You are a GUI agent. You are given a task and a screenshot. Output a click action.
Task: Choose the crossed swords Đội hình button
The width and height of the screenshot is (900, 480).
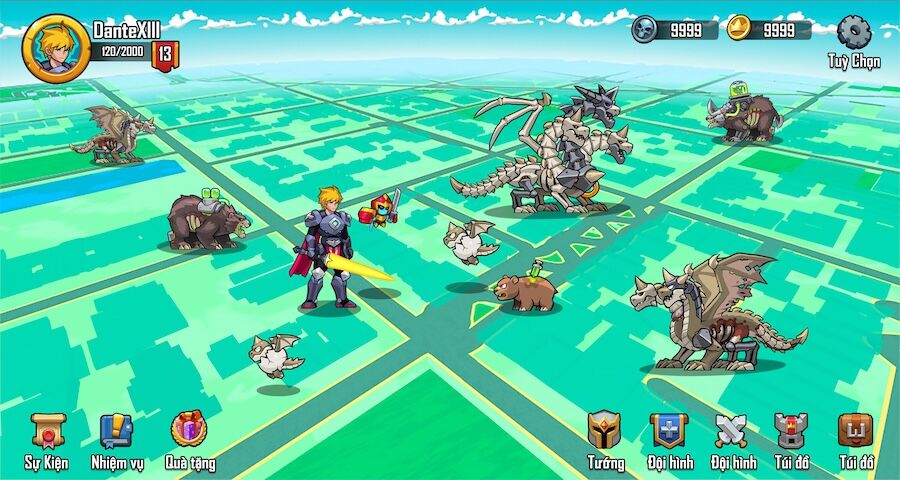point(731,431)
